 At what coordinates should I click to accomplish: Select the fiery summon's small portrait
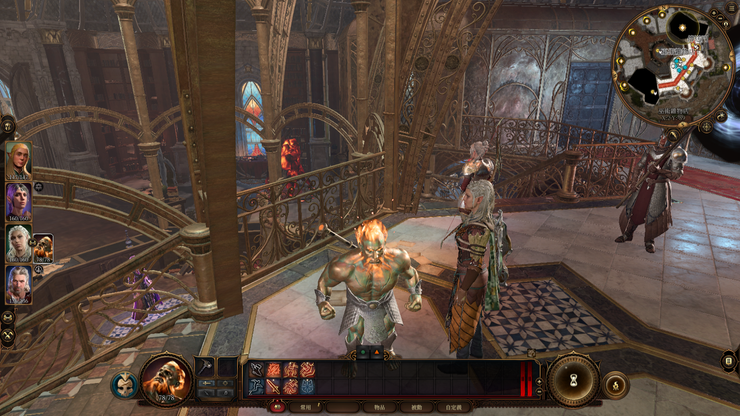click(43, 248)
